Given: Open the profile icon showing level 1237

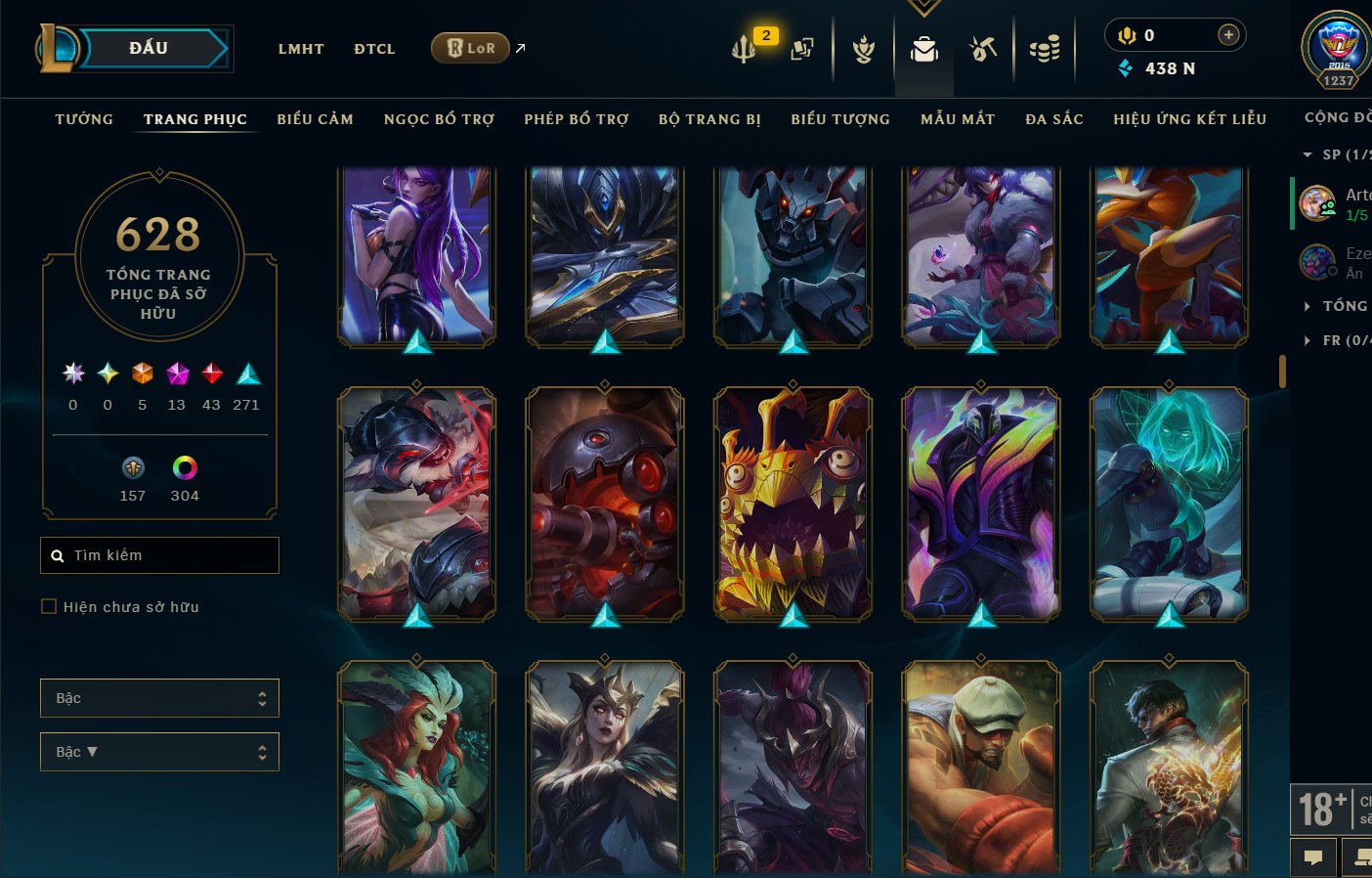Looking at the screenshot, I should (x=1337, y=49).
